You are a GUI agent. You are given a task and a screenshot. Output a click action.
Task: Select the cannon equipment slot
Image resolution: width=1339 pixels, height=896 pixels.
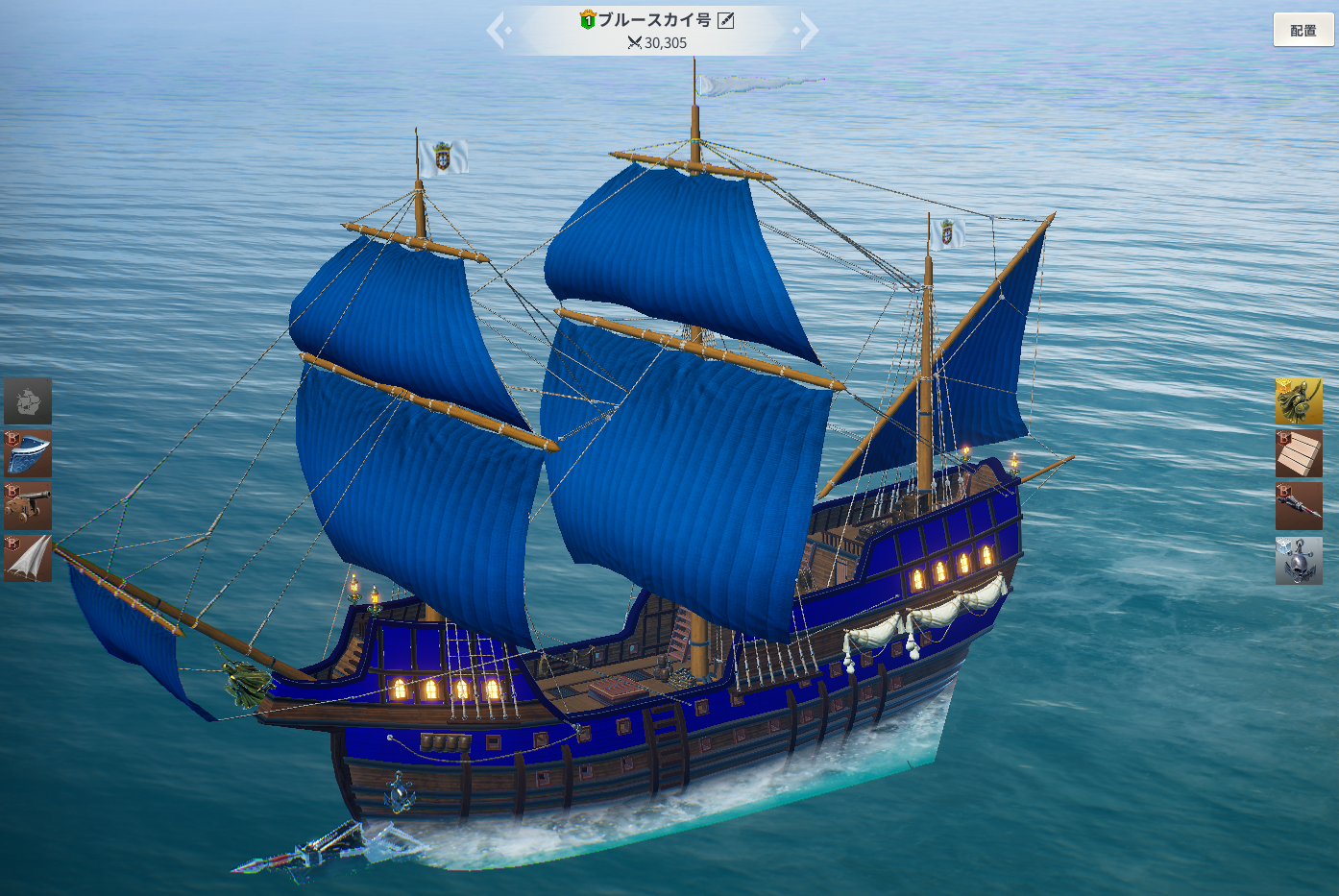28,506
